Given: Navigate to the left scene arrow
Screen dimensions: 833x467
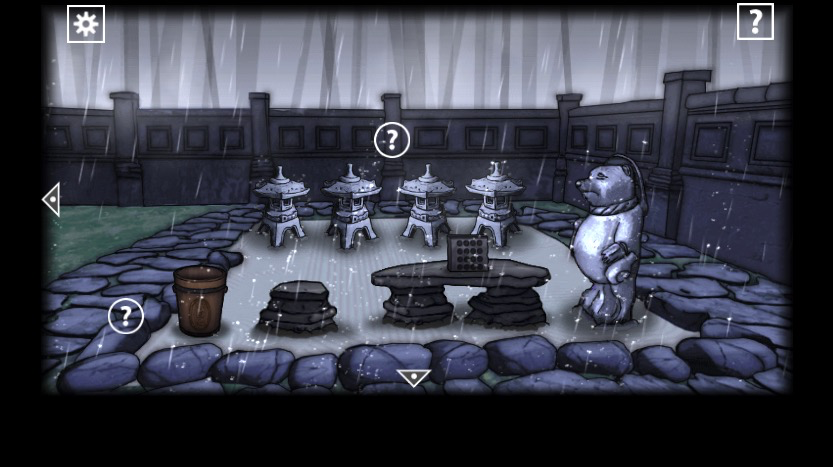Looking at the screenshot, I should pyautogui.click(x=51, y=199).
